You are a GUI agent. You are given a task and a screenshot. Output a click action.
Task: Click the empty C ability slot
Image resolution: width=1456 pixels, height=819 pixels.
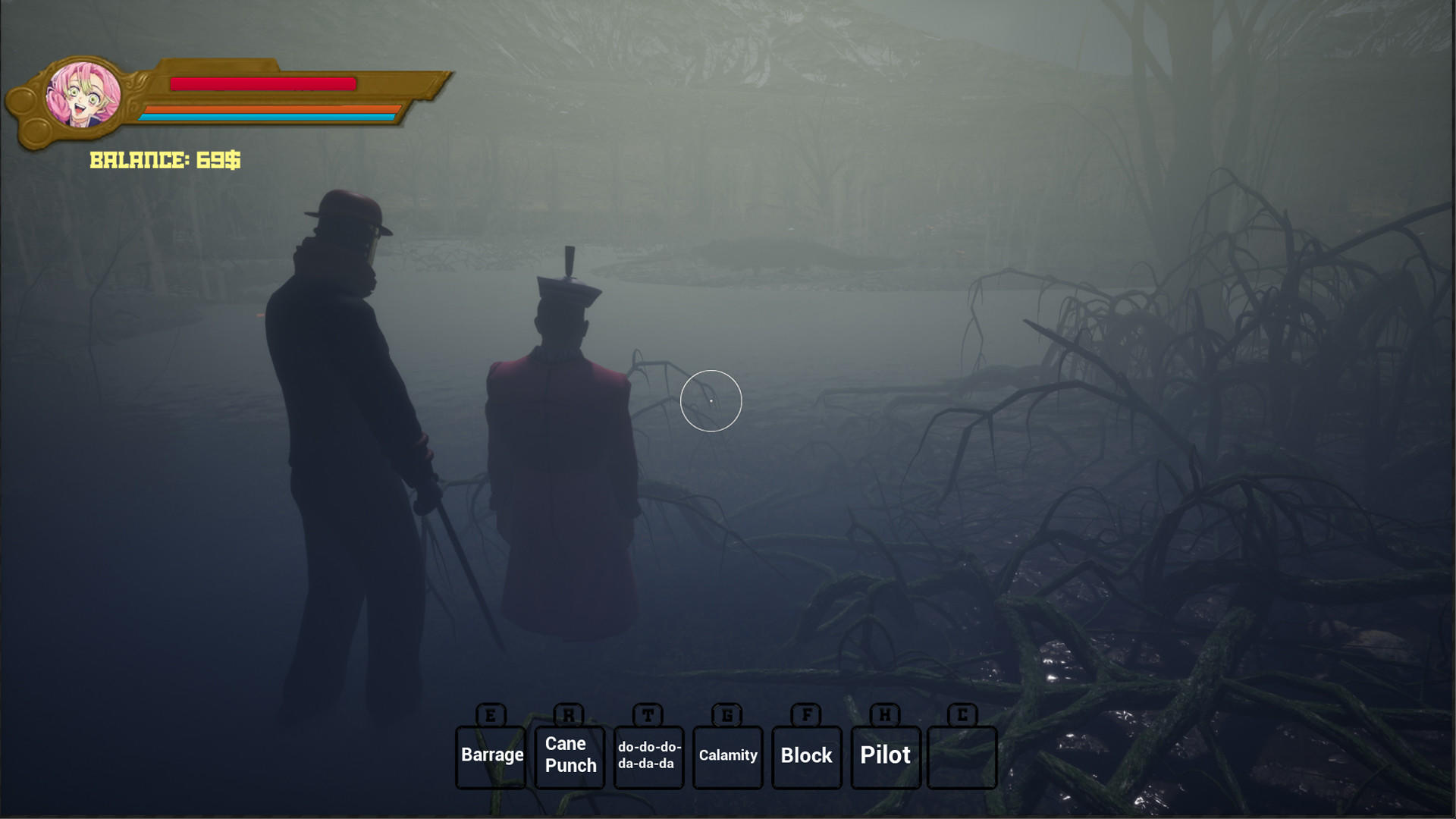[961, 757]
